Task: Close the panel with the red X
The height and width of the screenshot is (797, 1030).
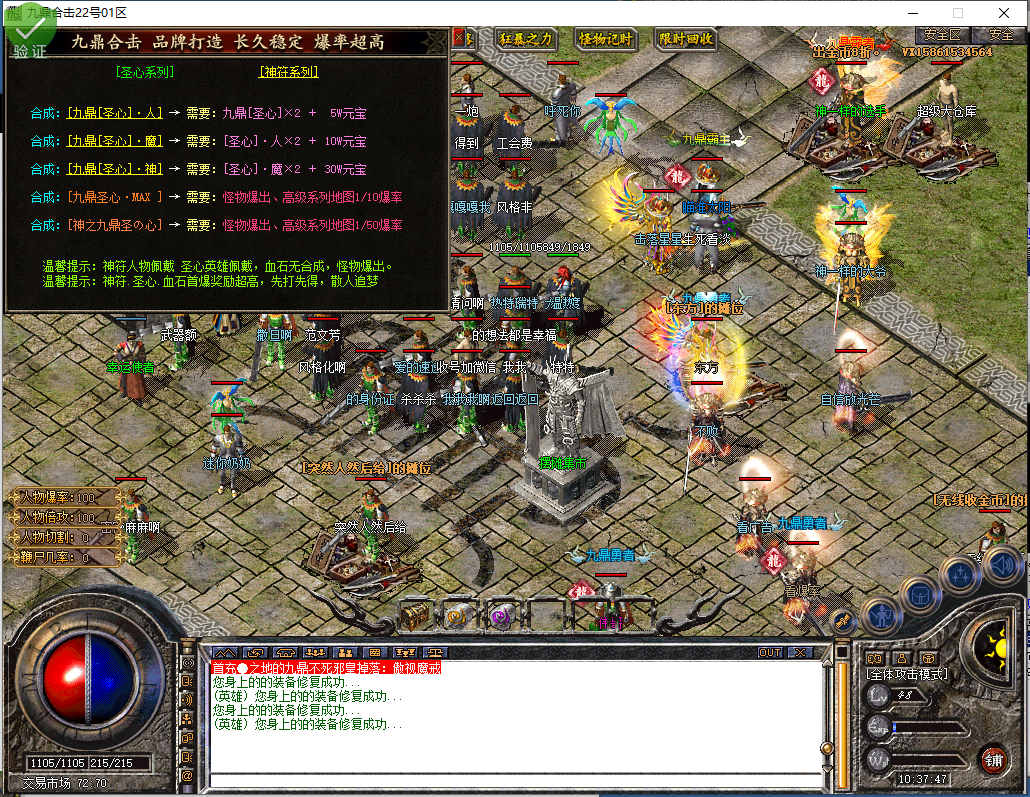Action: click(462, 38)
